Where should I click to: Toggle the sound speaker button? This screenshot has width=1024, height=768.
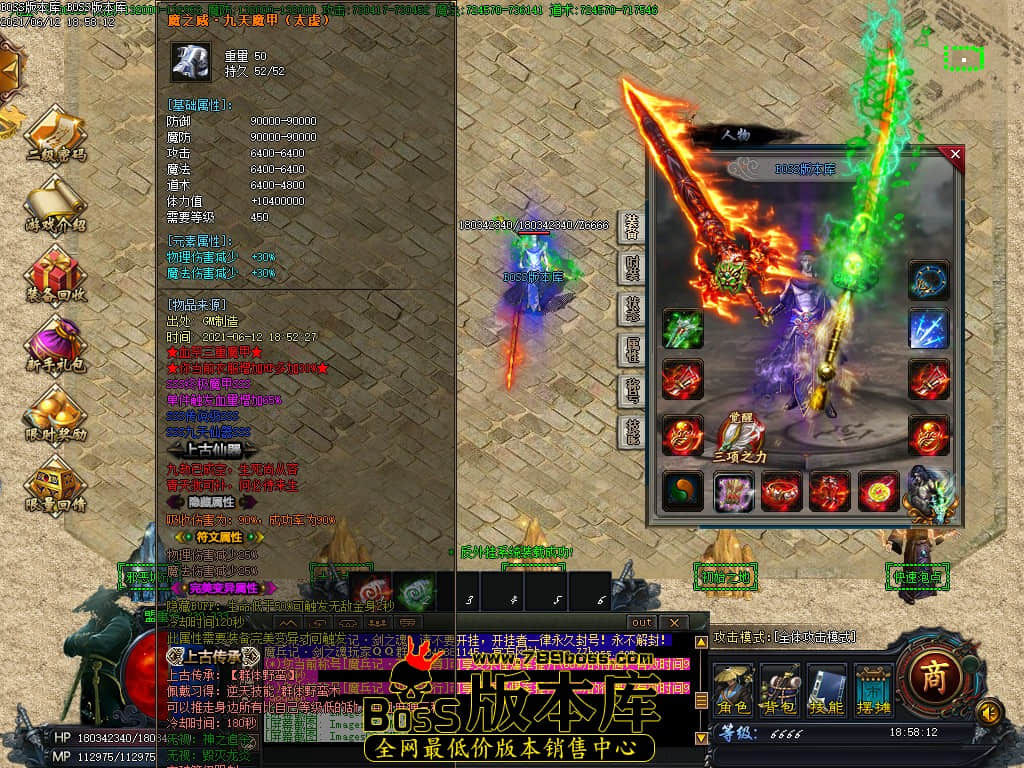(989, 712)
